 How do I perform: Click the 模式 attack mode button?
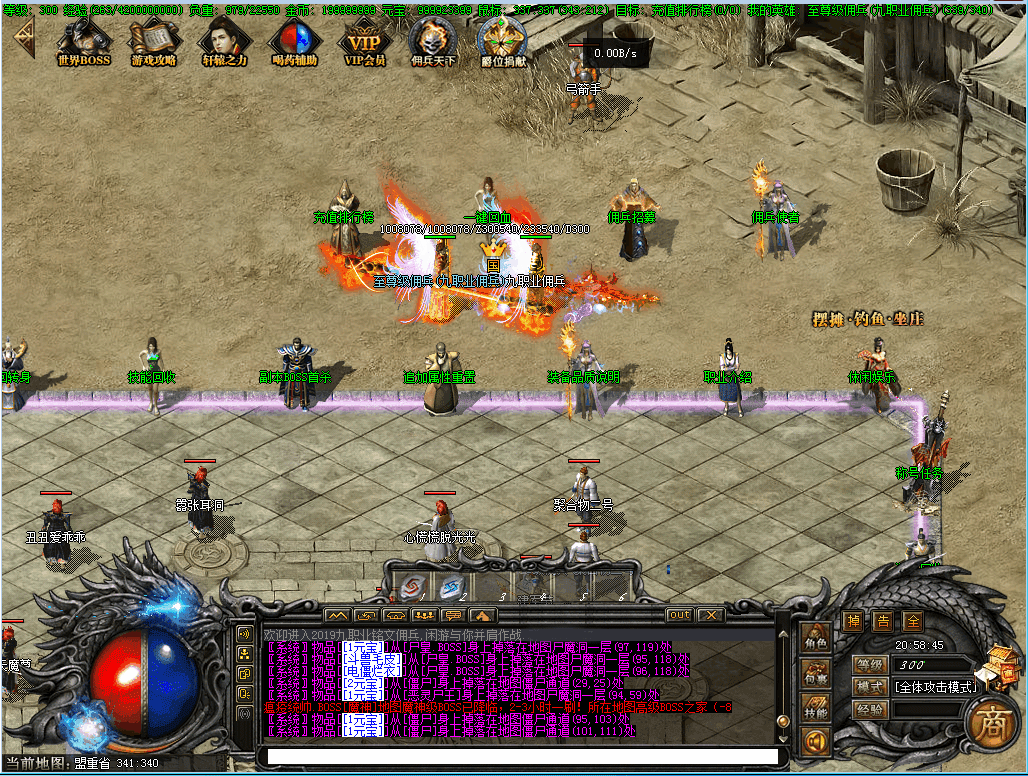(870, 687)
